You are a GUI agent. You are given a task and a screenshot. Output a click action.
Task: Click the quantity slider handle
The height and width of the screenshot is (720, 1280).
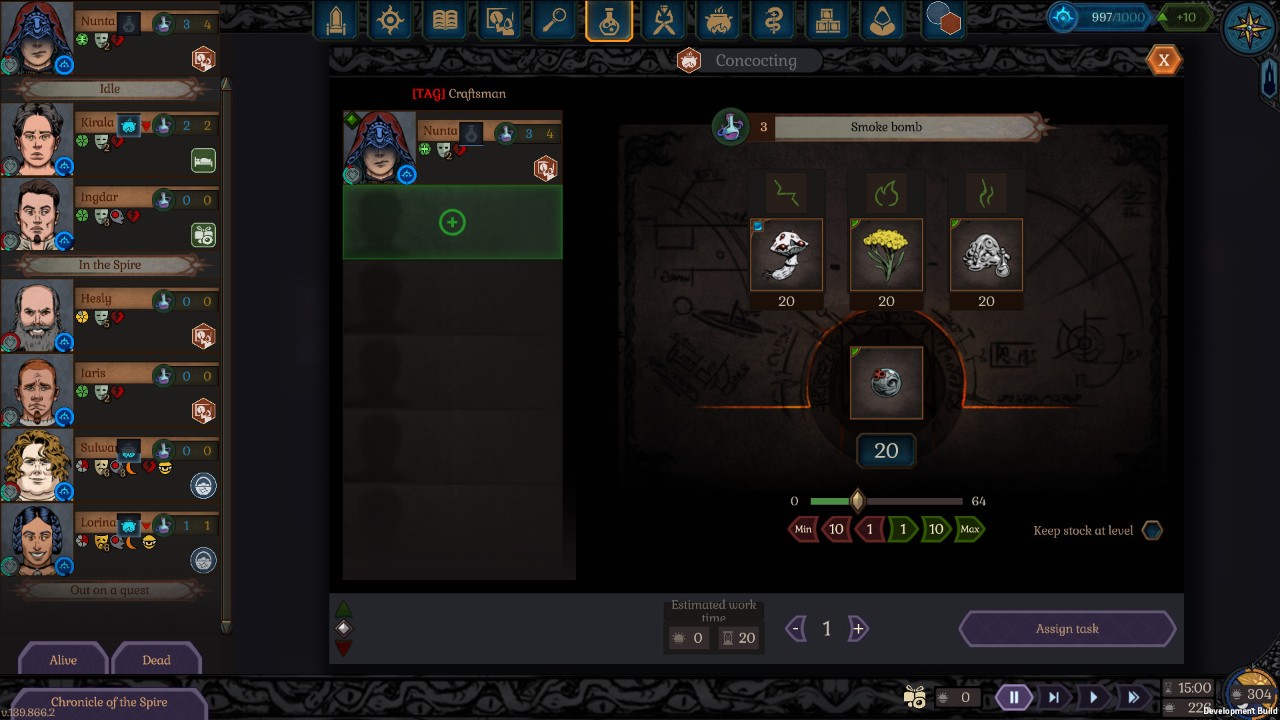coord(857,500)
